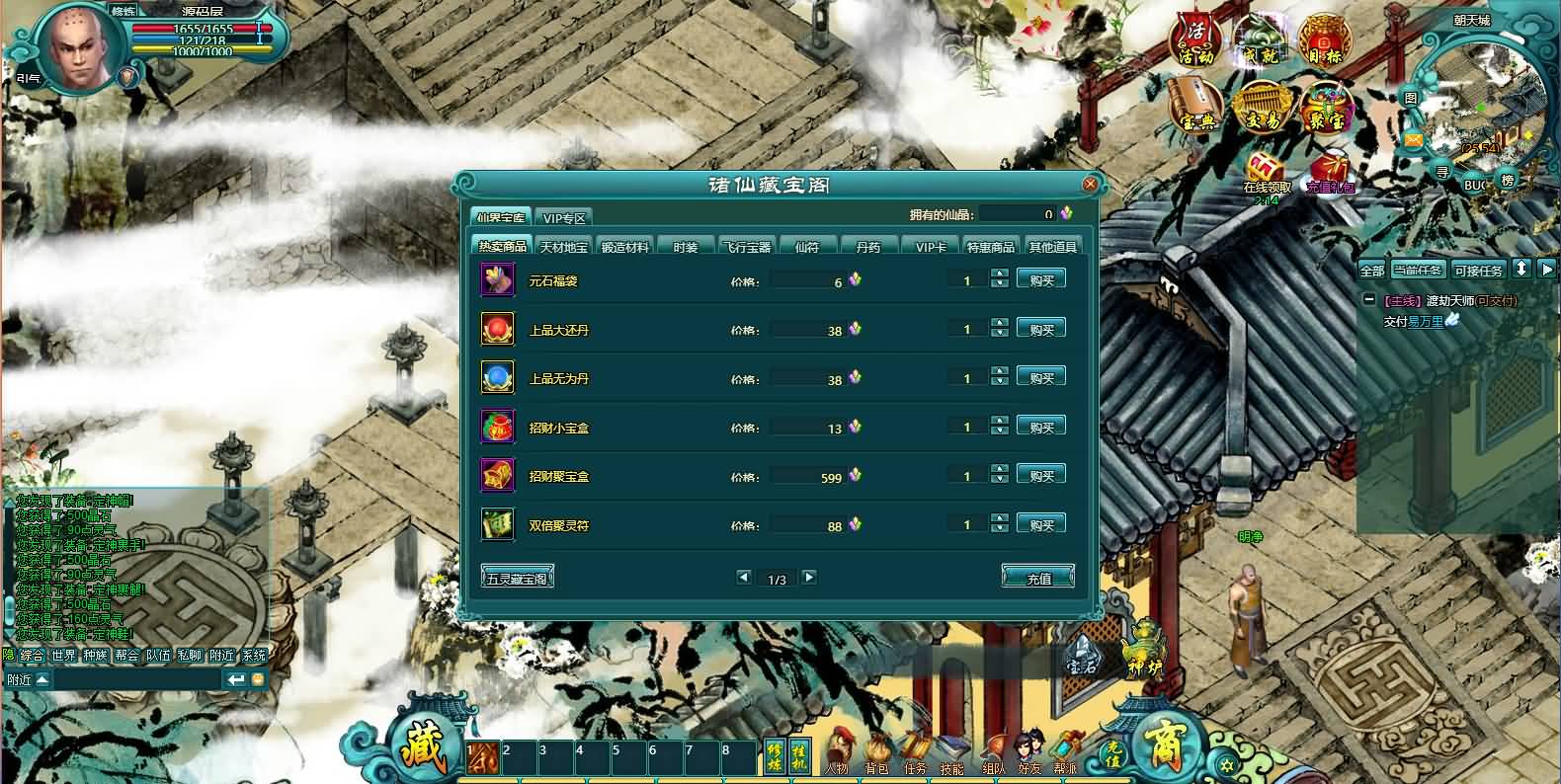Open the 丹药 shop category tab
Screen dimensions: 1561x784
click(x=868, y=246)
